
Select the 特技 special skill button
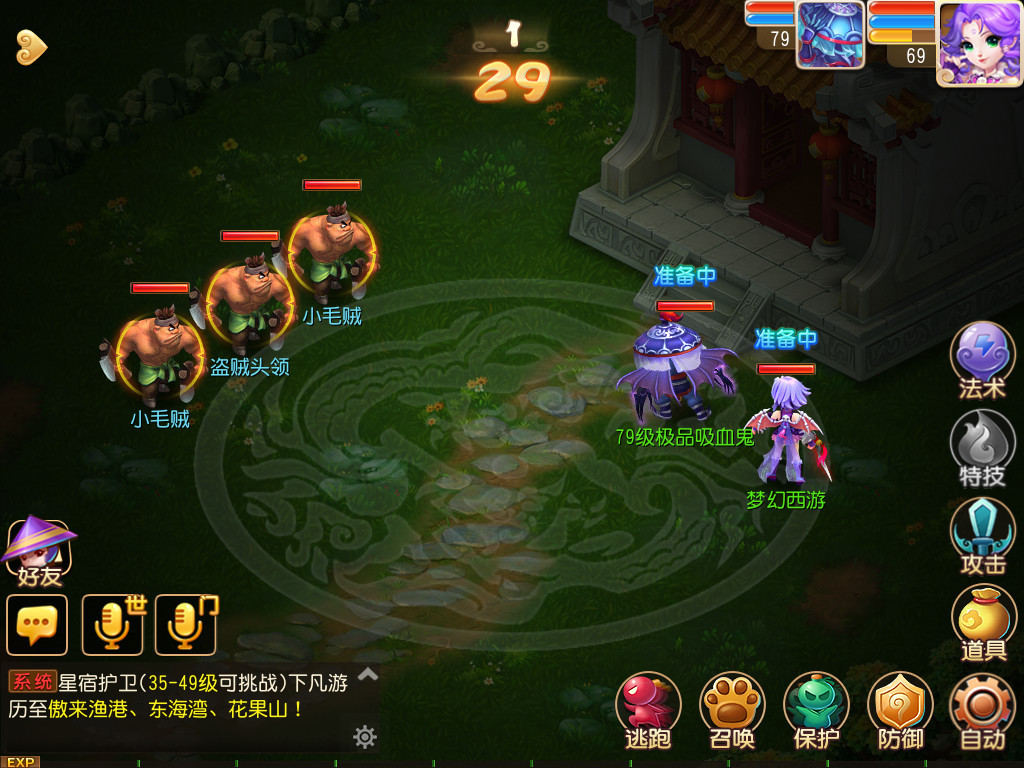(982, 446)
